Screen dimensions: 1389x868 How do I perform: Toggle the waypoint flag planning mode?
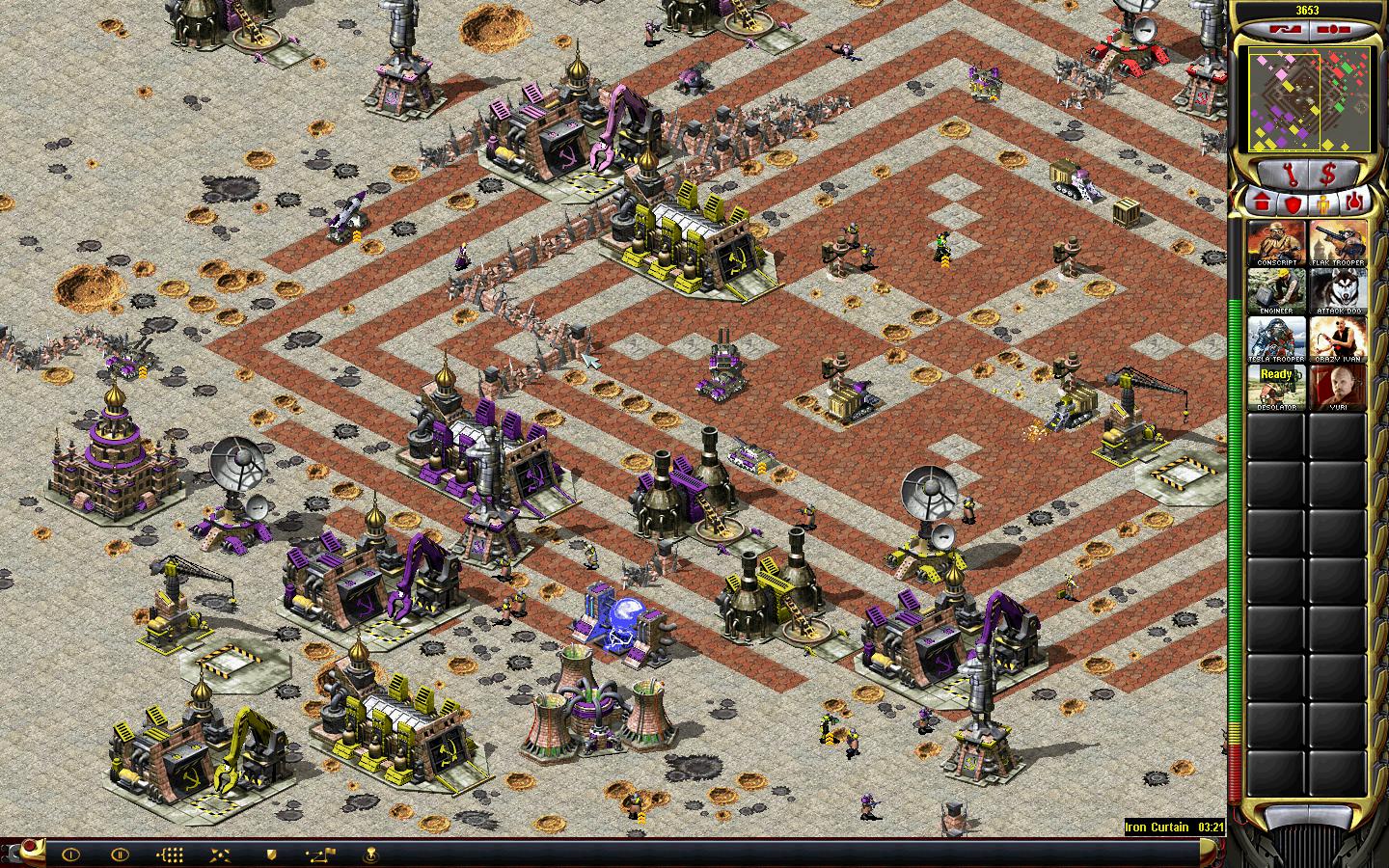[x=319, y=854]
